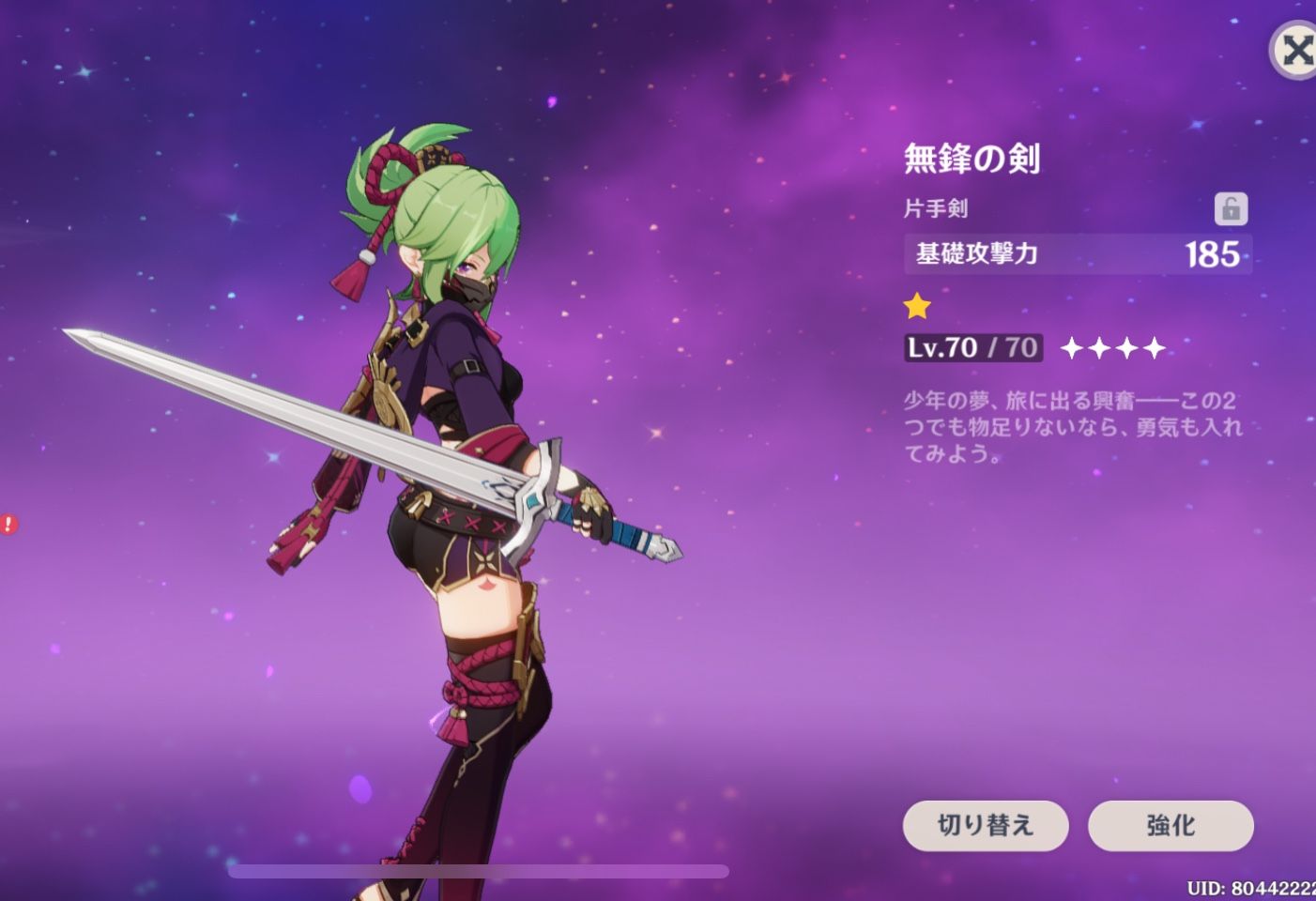Tap the 185 base attack value
Image resolution: width=1316 pixels, height=901 pixels.
1215,254
